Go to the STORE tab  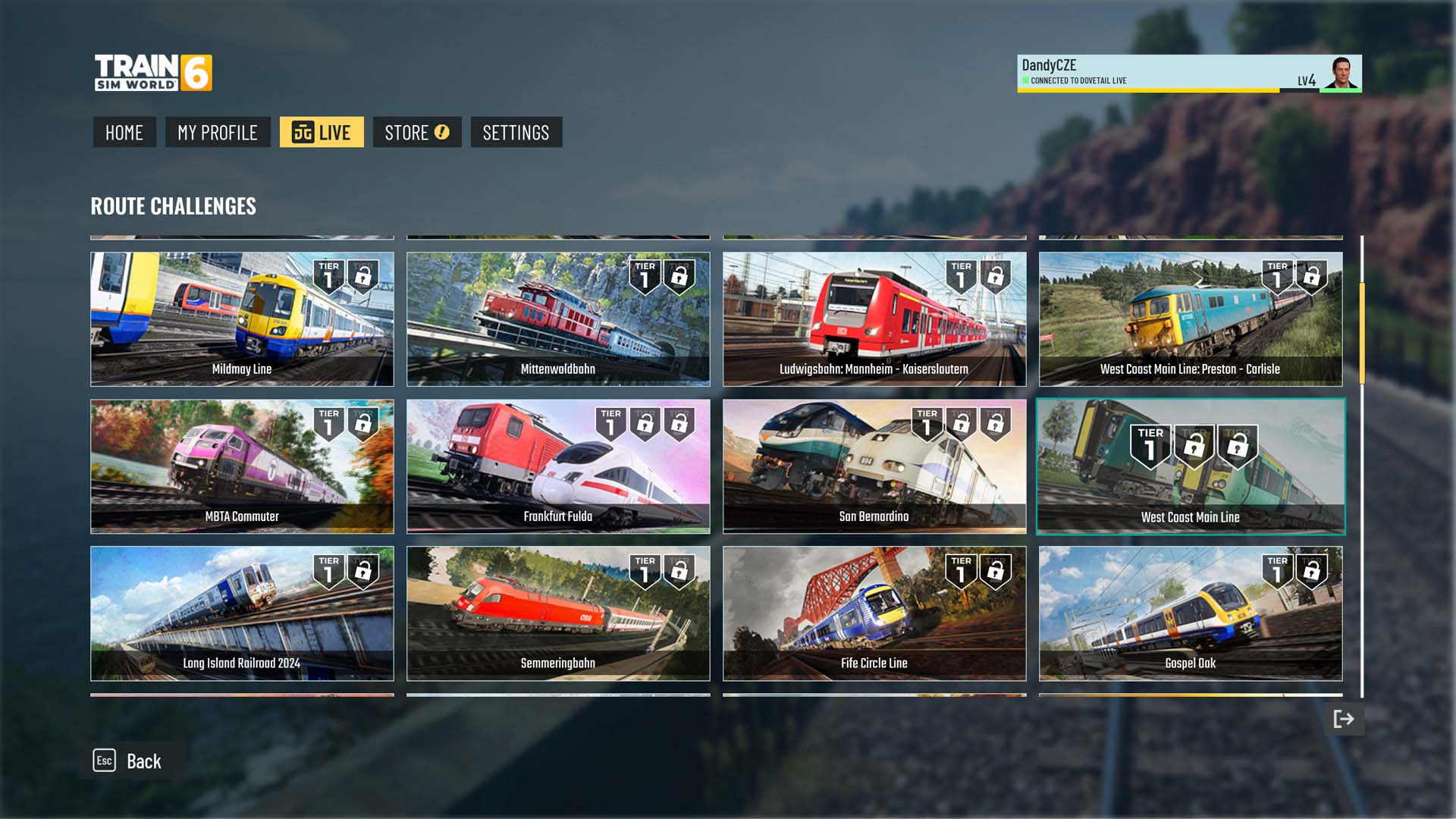tap(416, 133)
